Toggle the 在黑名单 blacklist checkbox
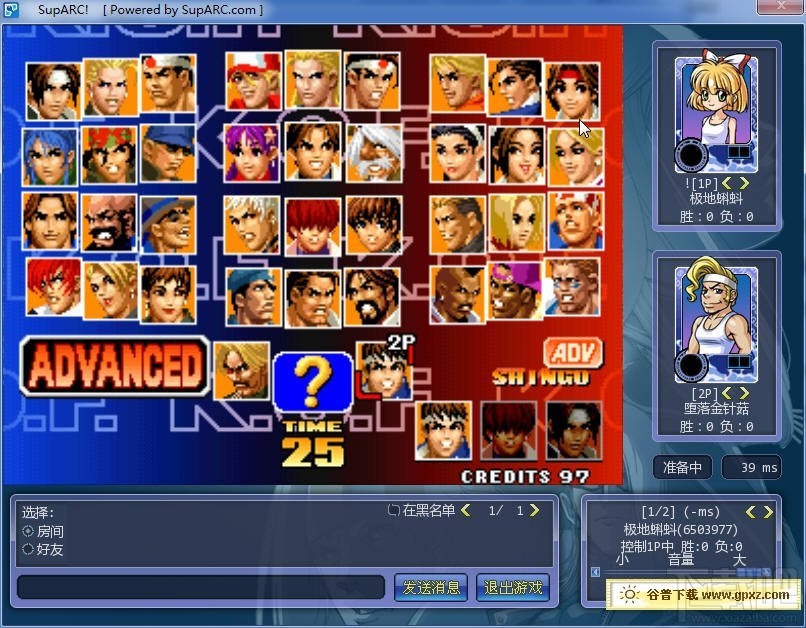The image size is (806, 628). coord(394,511)
